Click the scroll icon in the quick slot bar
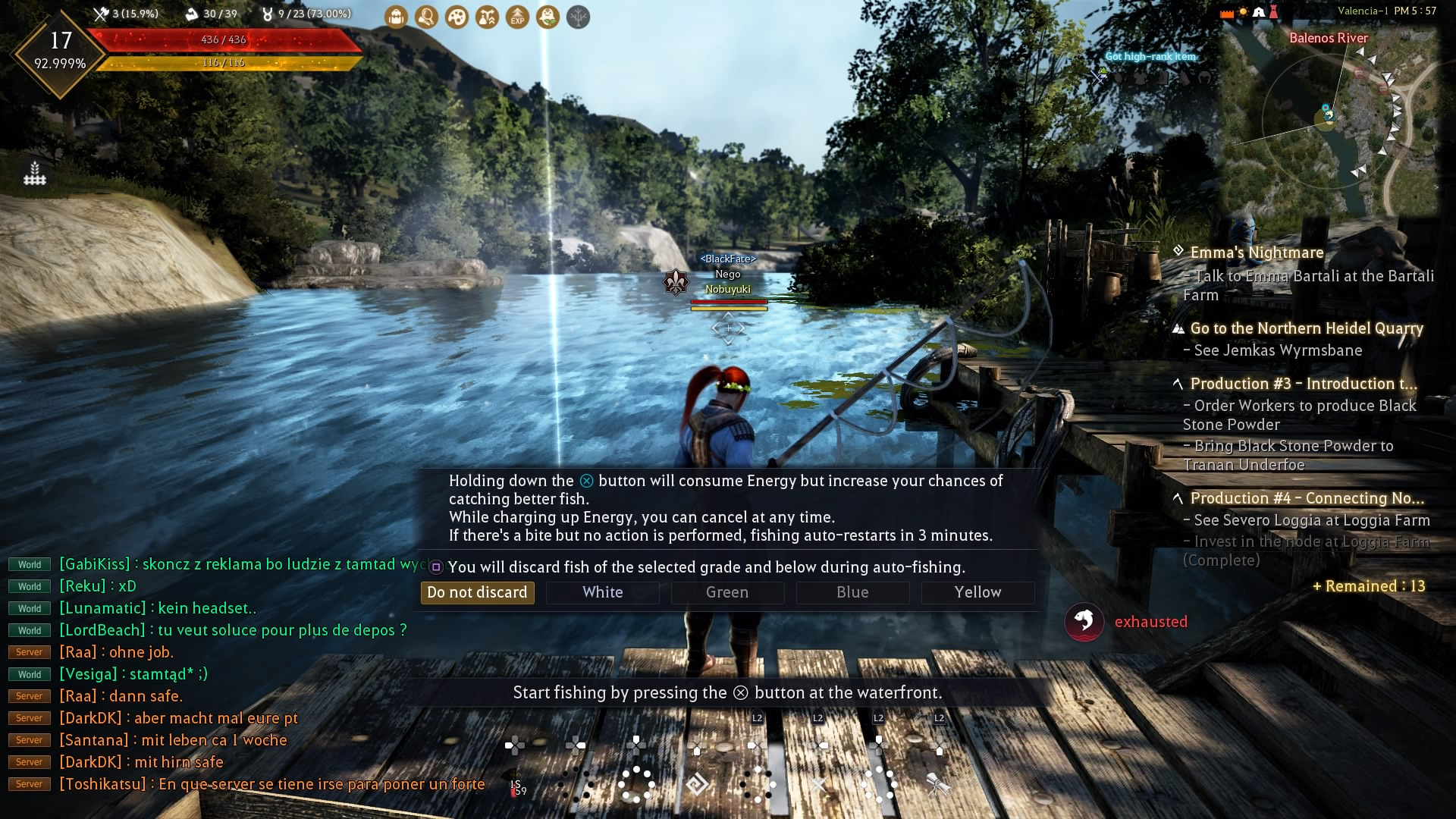This screenshot has width=1456, height=819. (939, 784)
